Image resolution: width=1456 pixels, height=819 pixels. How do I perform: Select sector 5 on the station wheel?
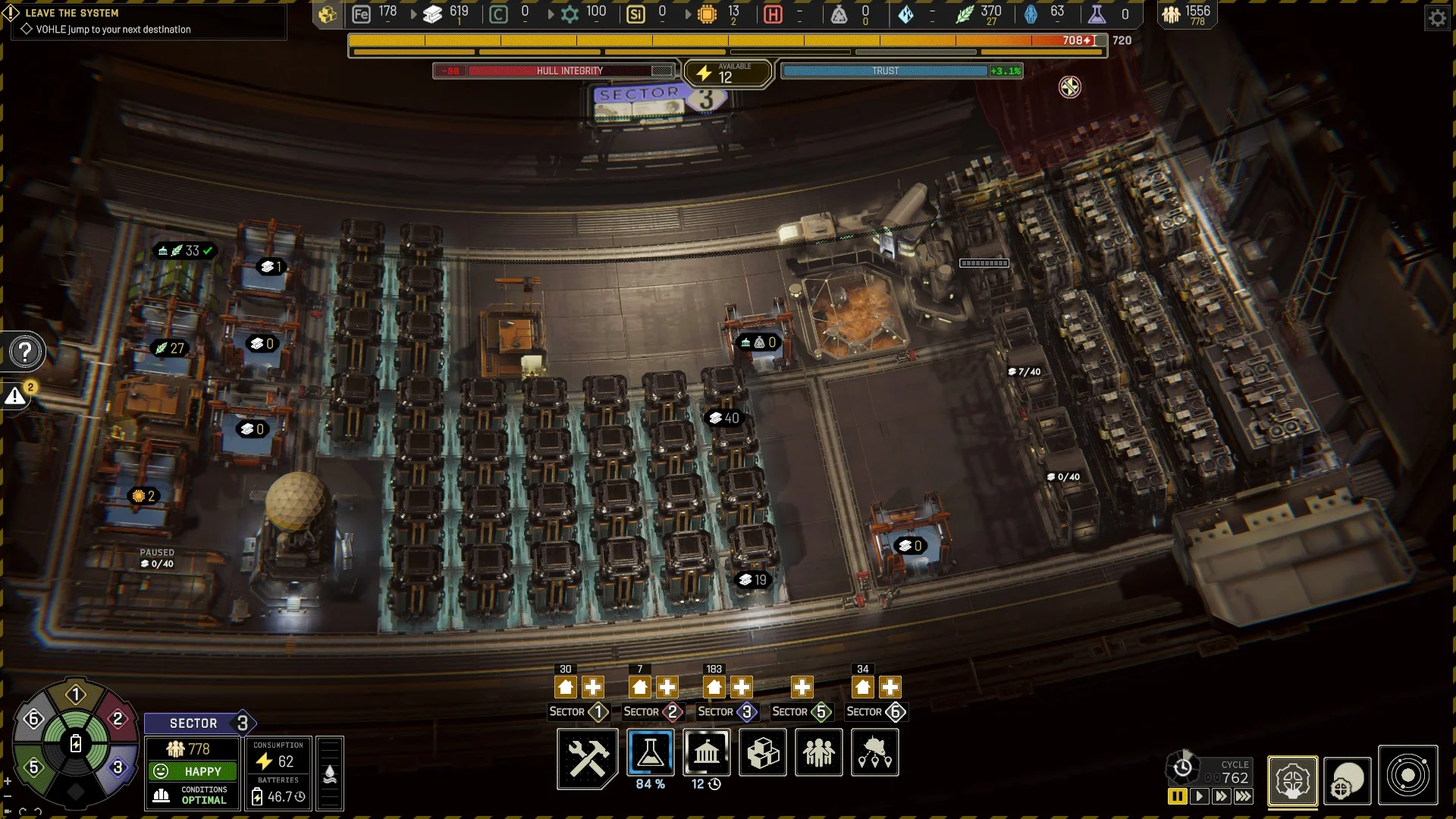pos(33,767)
